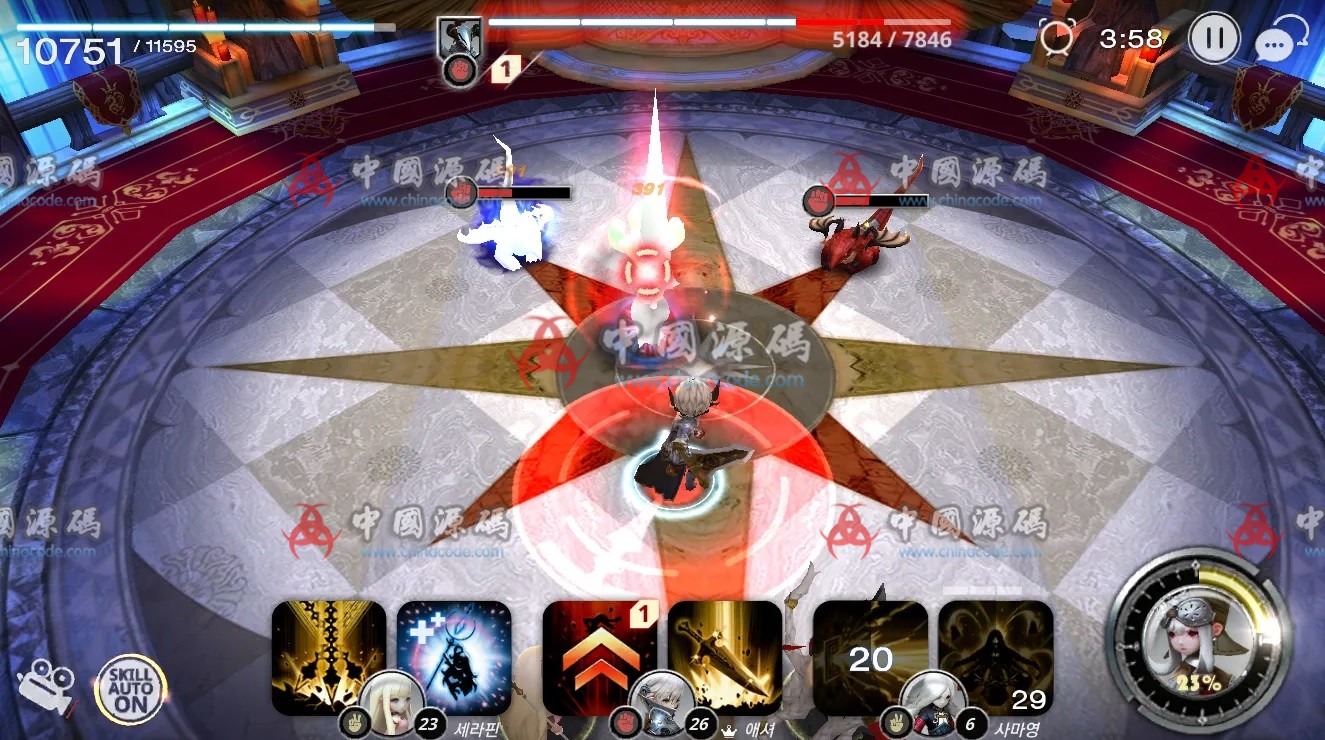Toggle the Skill Auto ON button

pos(130,689)
